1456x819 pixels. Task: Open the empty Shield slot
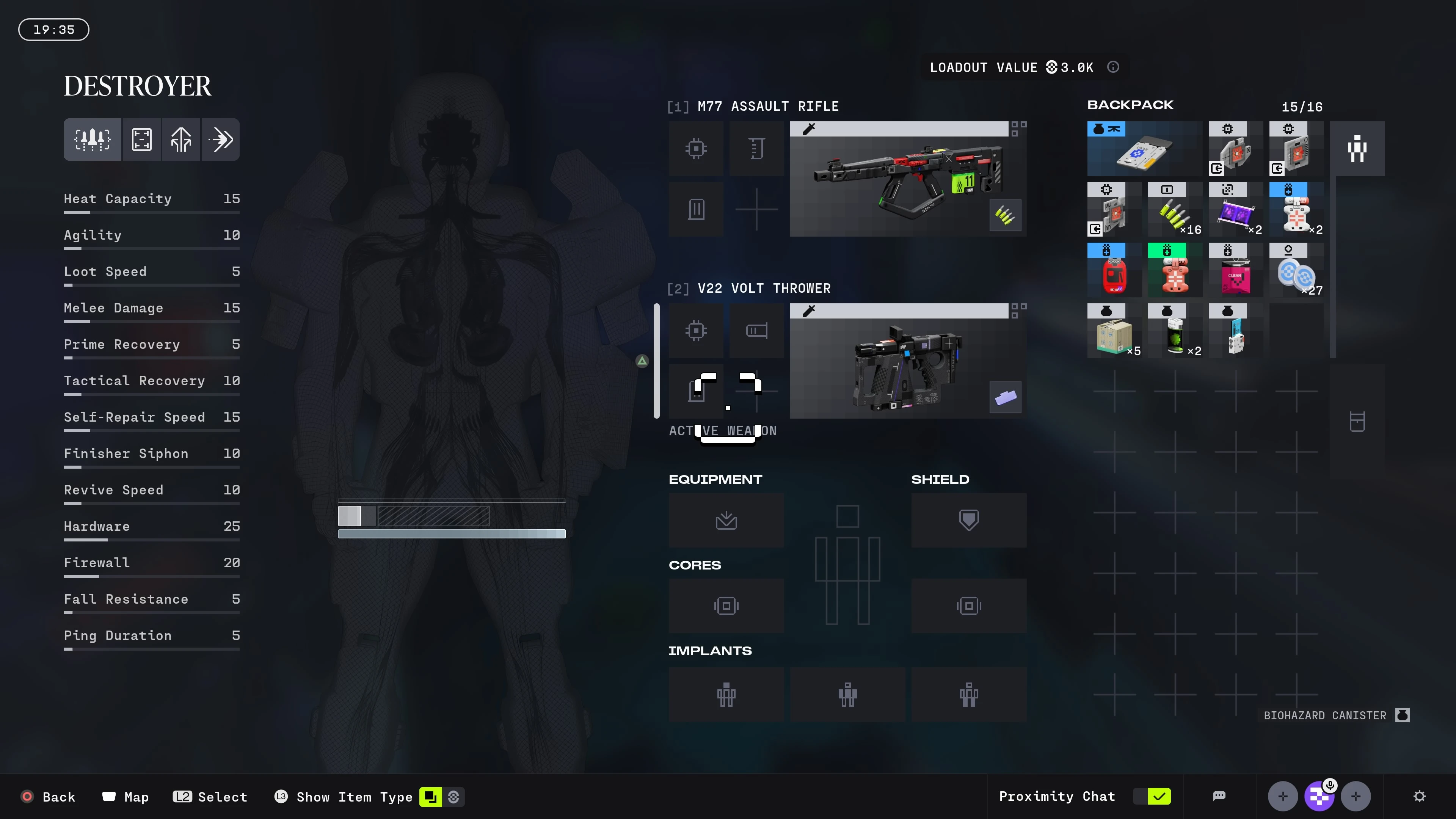(968, 520)
